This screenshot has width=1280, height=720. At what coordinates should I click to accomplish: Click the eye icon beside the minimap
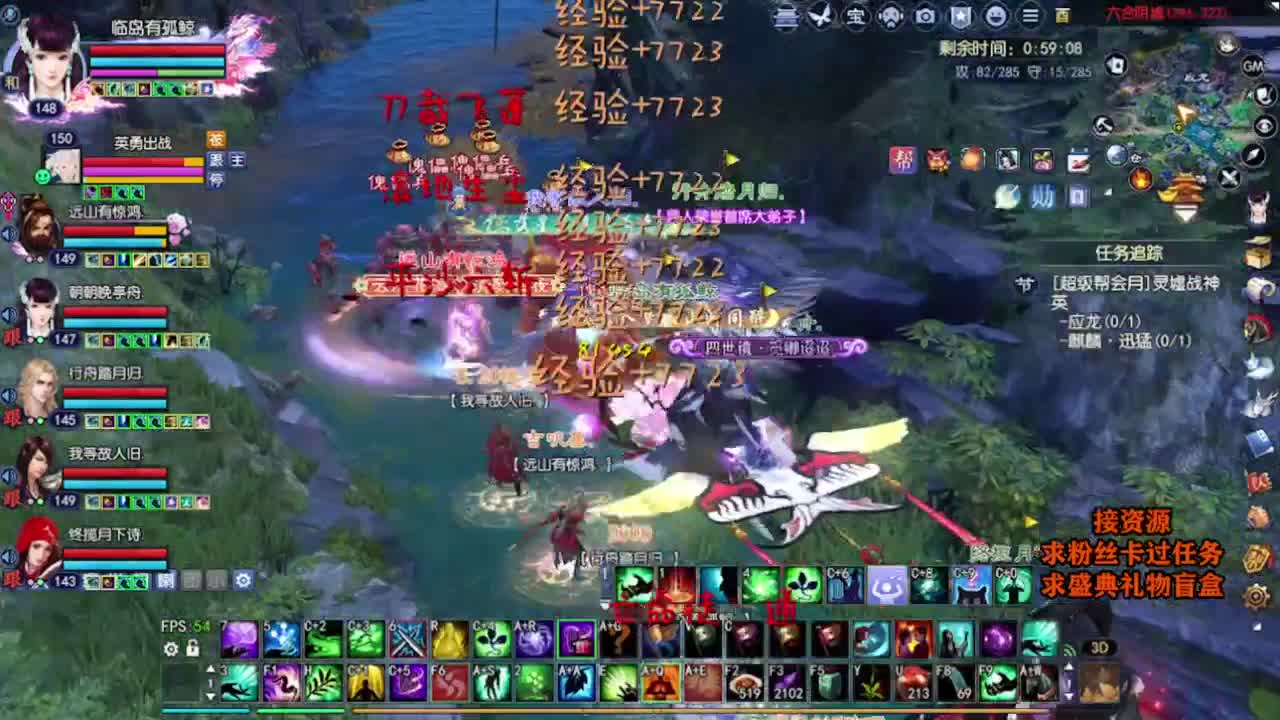[1263, 124]
